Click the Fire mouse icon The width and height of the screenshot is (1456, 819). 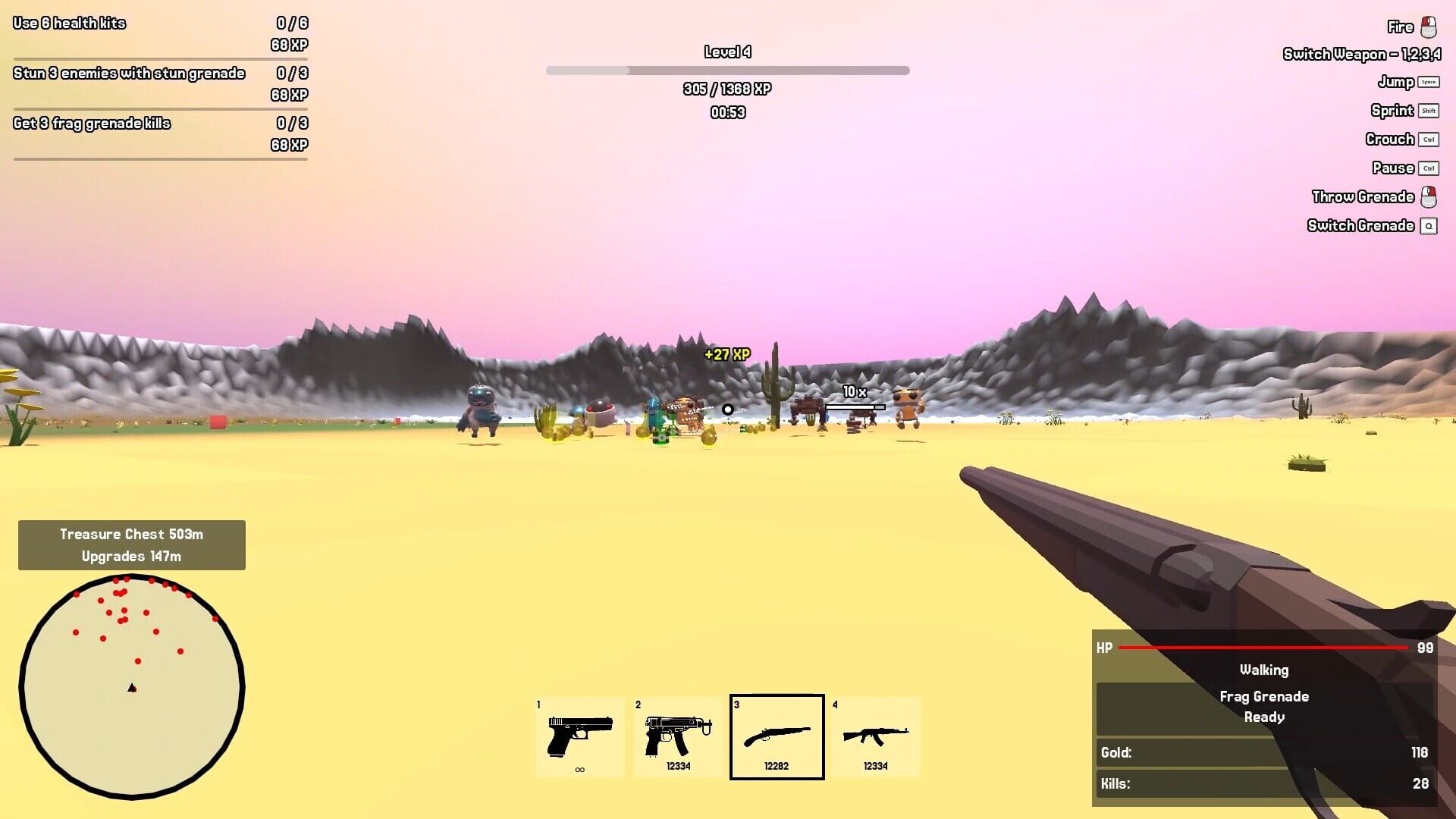[1429, 27]
